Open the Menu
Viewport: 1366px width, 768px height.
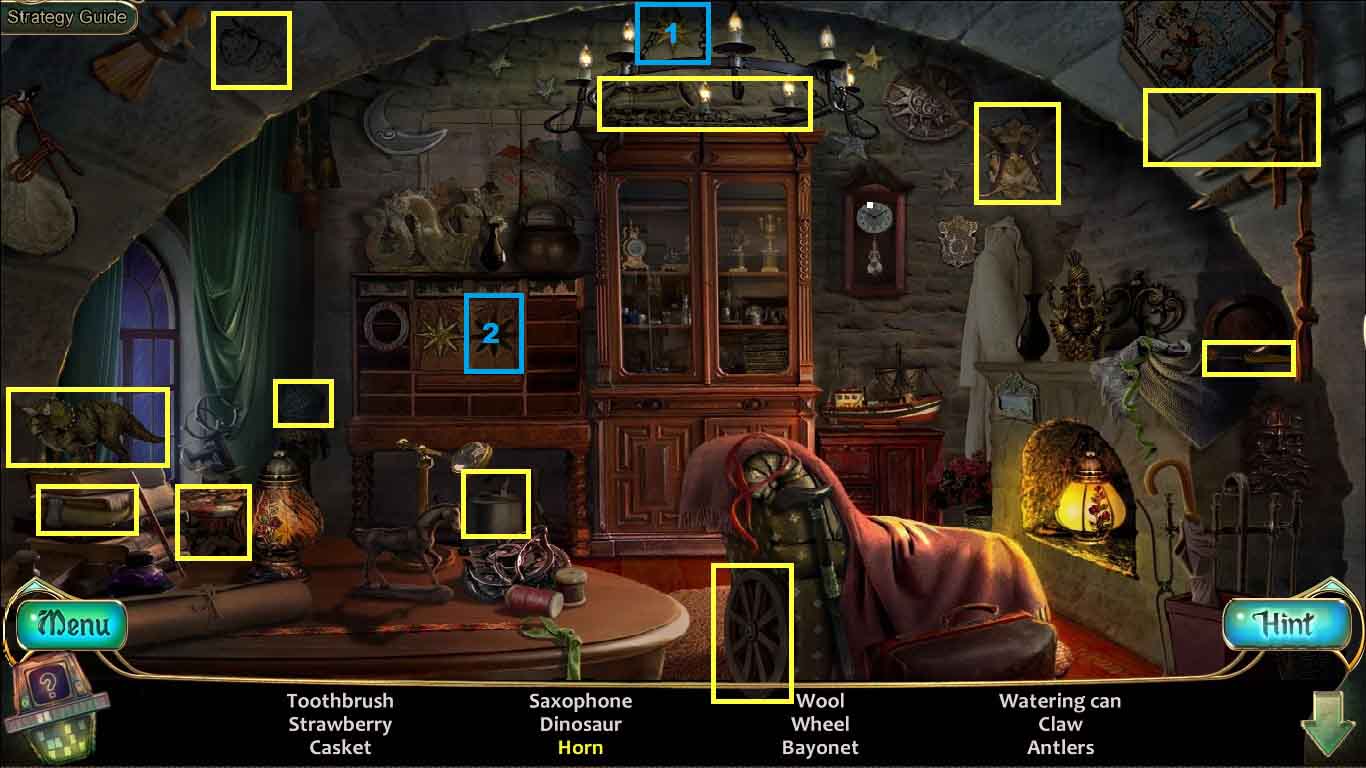point(72,626)
